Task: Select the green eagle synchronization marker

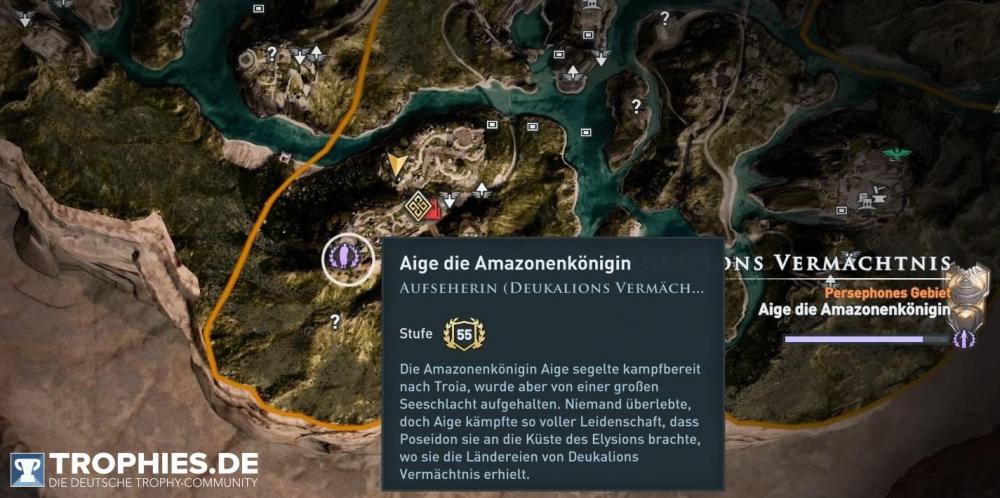Action: tap(897, 154)
